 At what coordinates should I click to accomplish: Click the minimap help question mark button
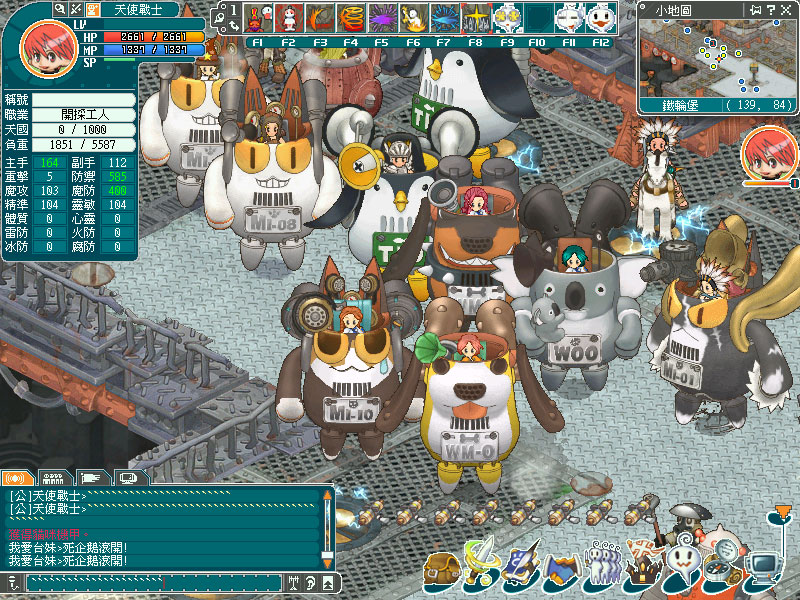771,9
